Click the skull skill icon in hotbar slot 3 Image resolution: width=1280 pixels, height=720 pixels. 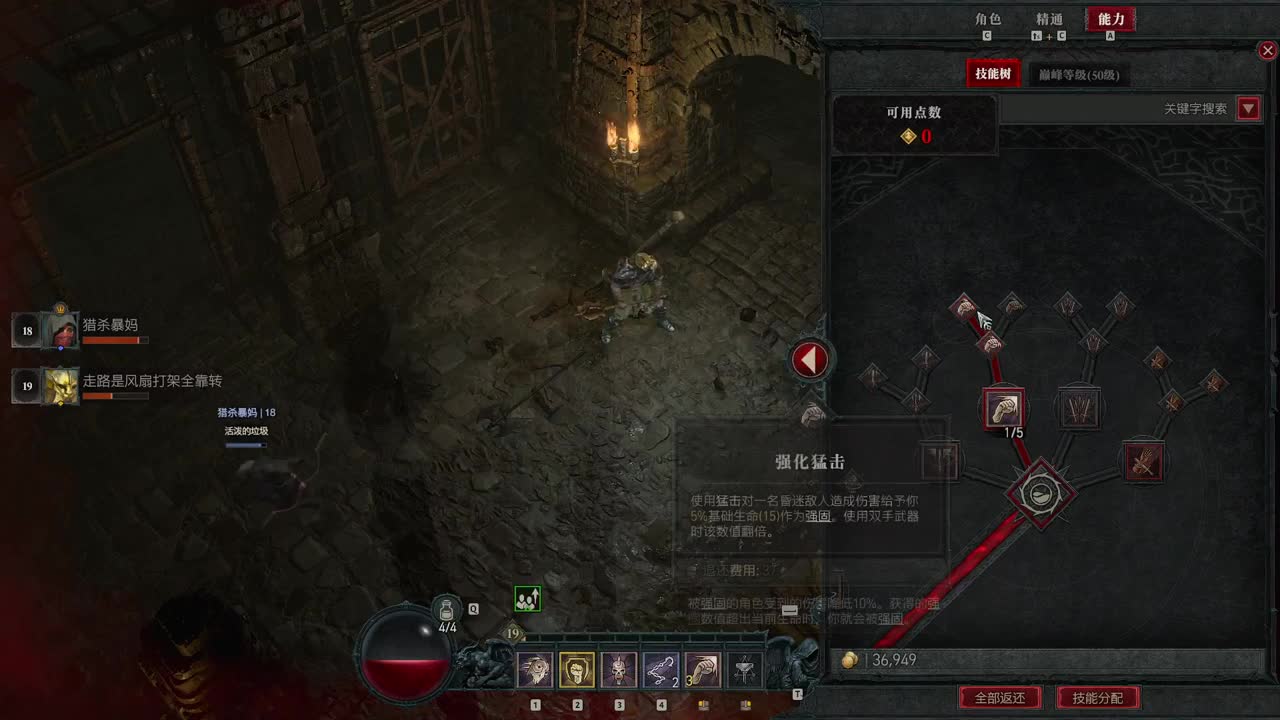619,668
